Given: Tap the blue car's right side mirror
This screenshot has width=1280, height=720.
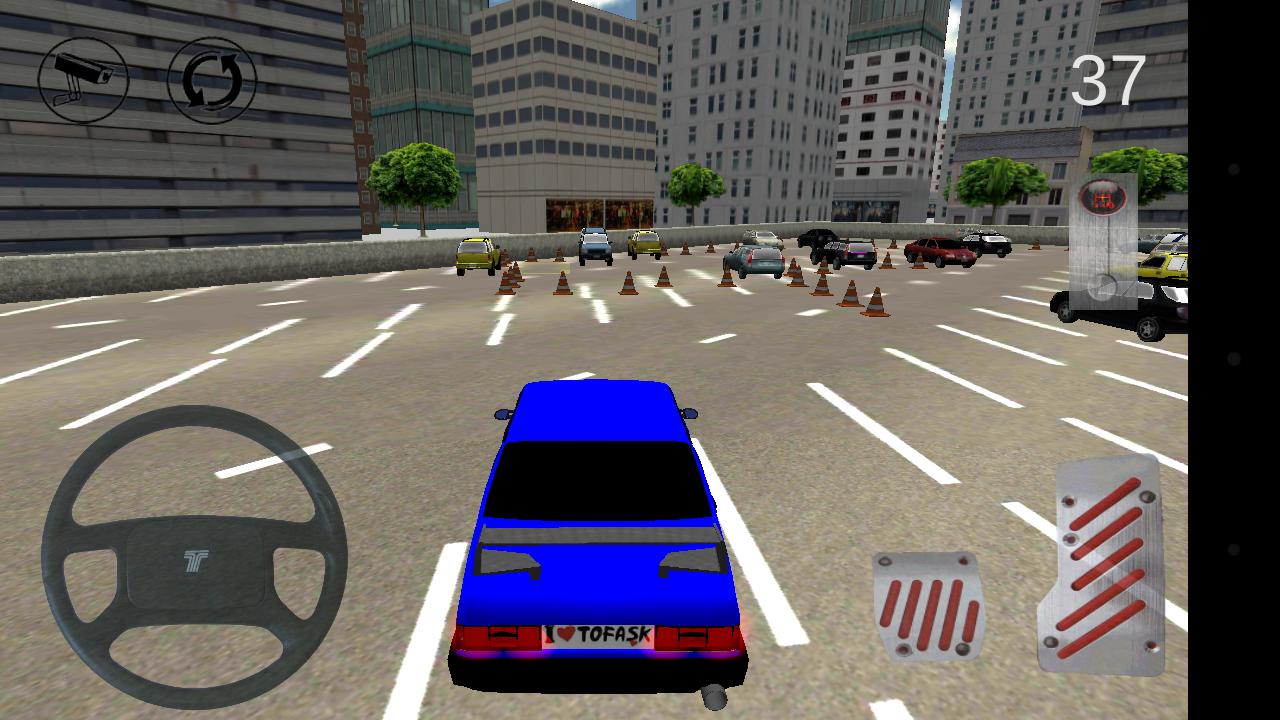Looking at the screenshot, I should [x=689, y=413].
